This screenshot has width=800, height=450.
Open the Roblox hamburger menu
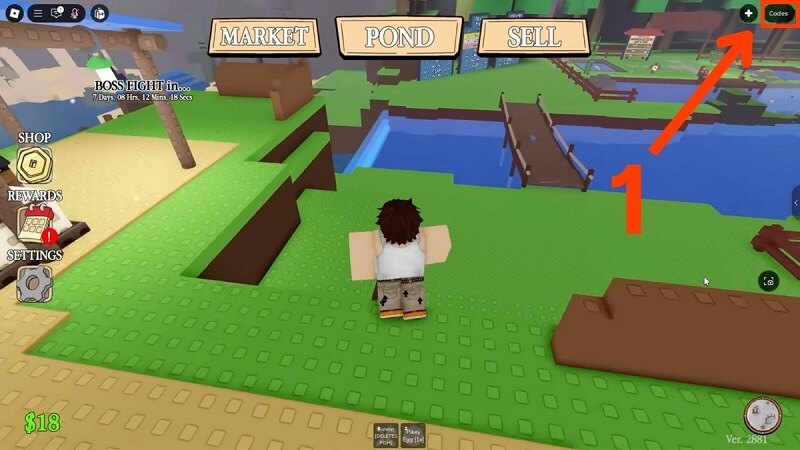(37, 13)
